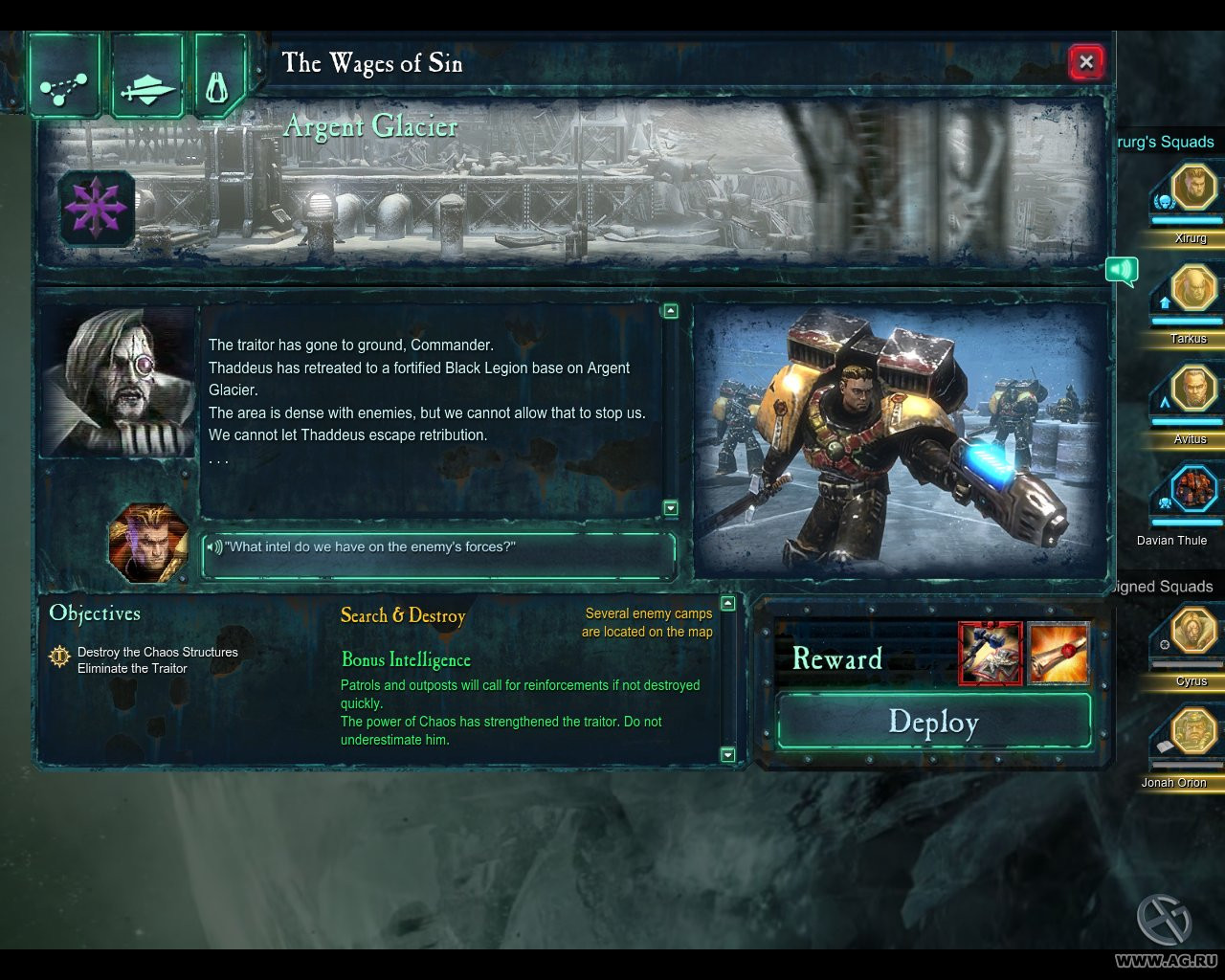
Task: Expand the Bonus Intelligence text with the down arrow
Action: point(727,755)
